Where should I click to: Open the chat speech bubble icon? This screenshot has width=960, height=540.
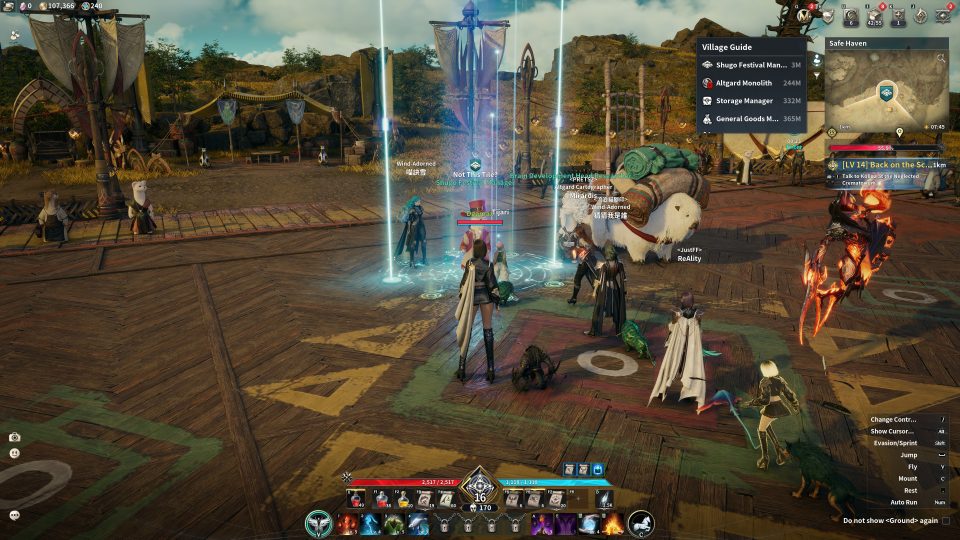pos(15,515)
